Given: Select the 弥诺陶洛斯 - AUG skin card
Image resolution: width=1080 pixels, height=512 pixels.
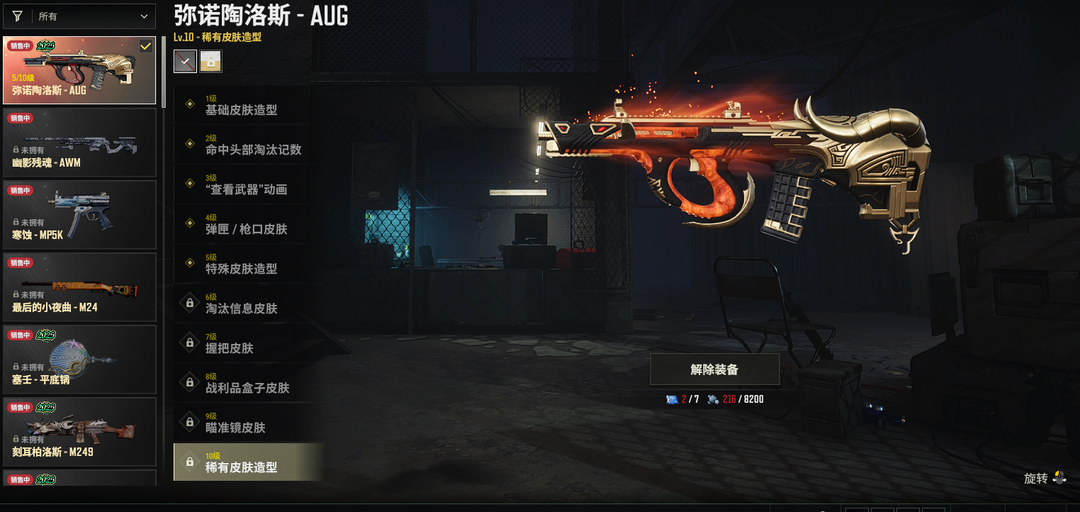Looking at the screenshot, I should [x=80, y=71].
